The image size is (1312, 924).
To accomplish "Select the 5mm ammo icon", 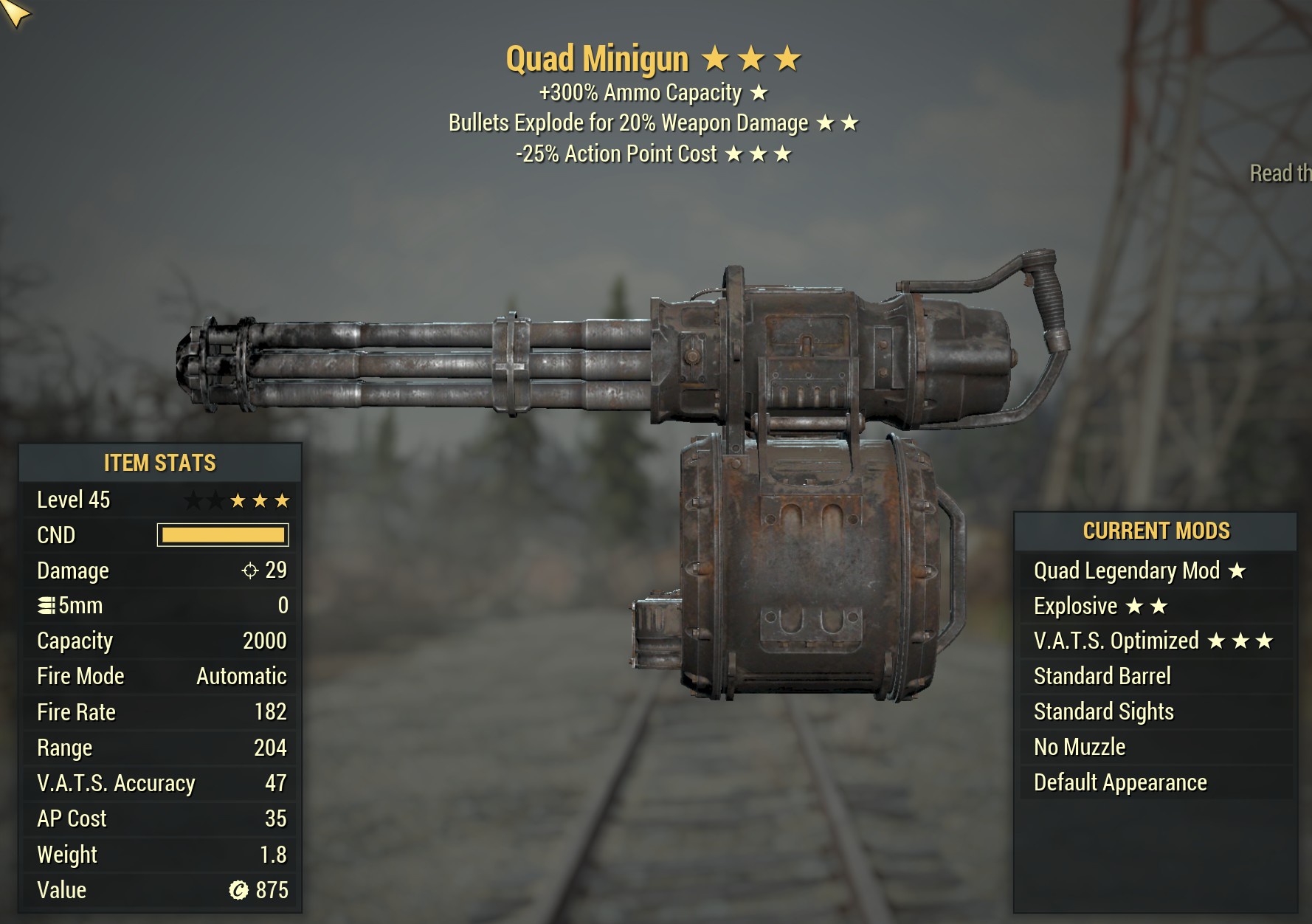I will tap(46, 605).
